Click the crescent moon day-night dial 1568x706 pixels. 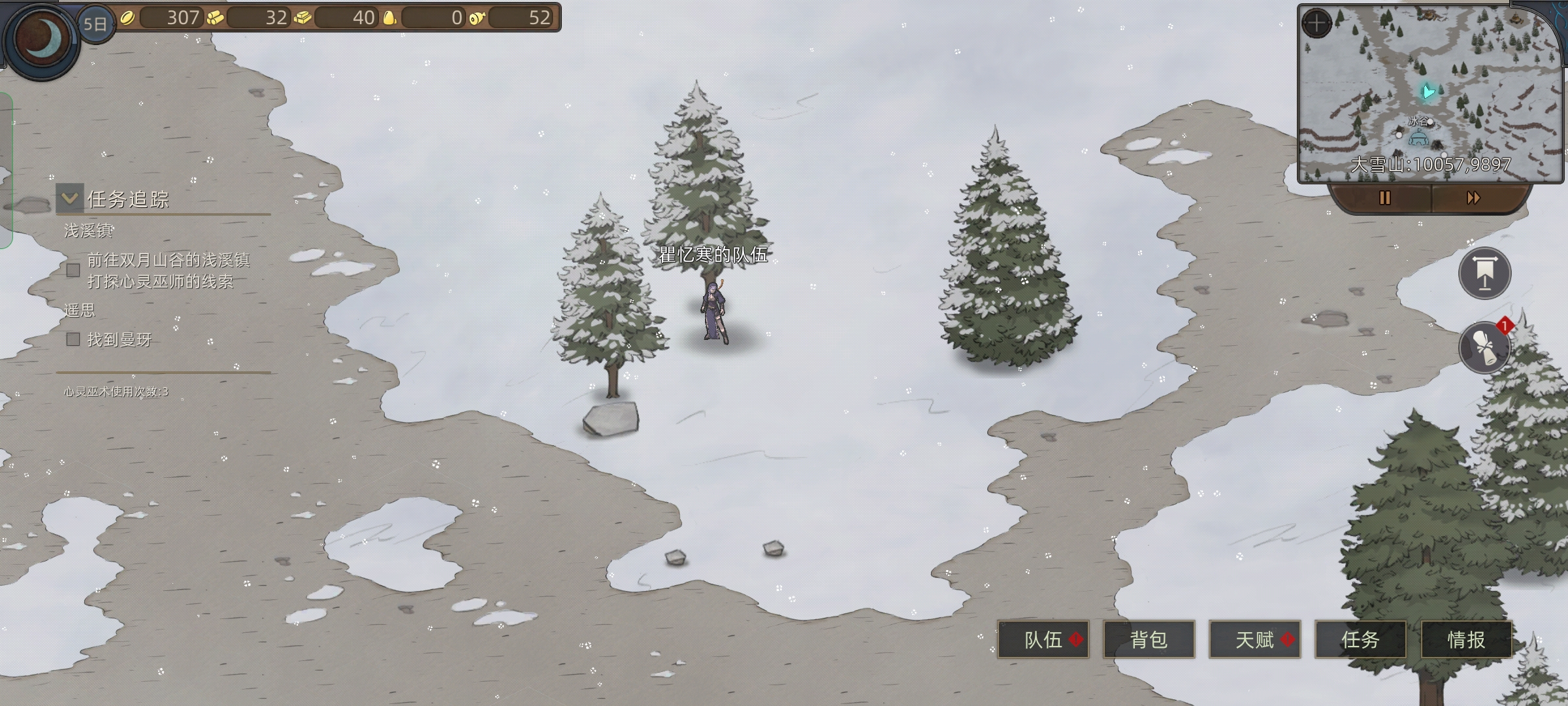click(42, 39)
